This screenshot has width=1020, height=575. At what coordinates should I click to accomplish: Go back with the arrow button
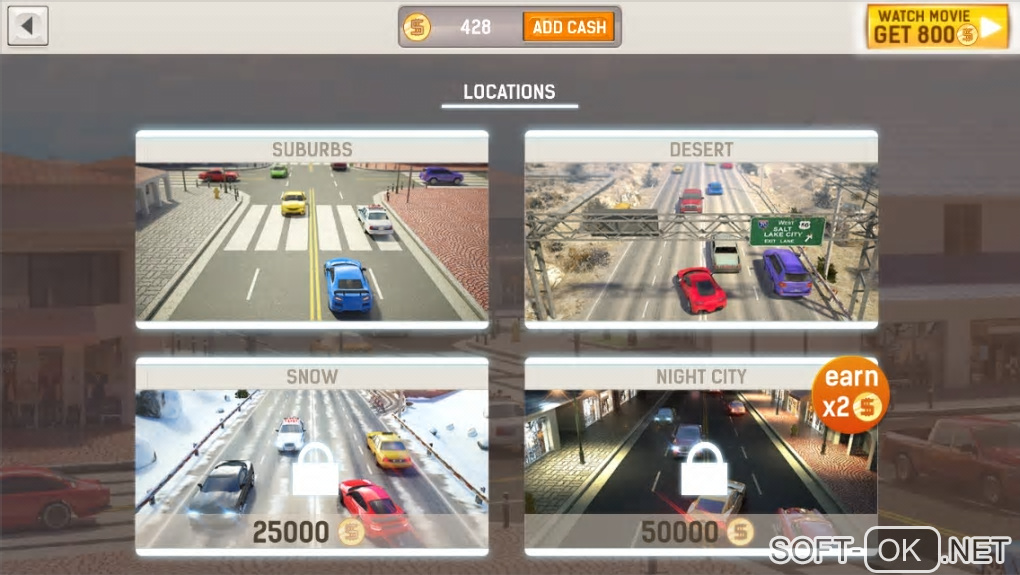tap(28, 26)
